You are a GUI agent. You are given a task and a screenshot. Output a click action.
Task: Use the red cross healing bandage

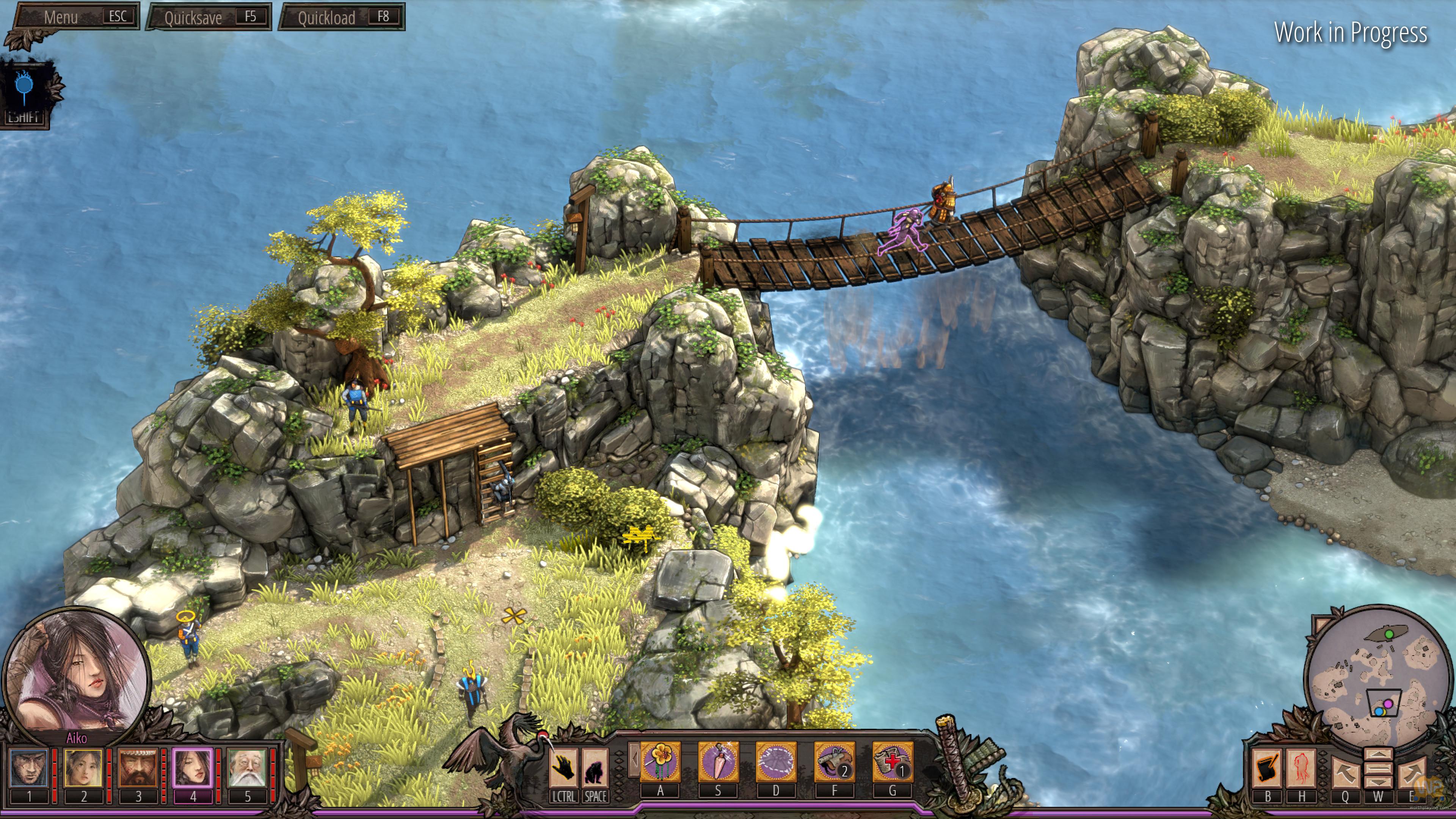pos(893,763)
